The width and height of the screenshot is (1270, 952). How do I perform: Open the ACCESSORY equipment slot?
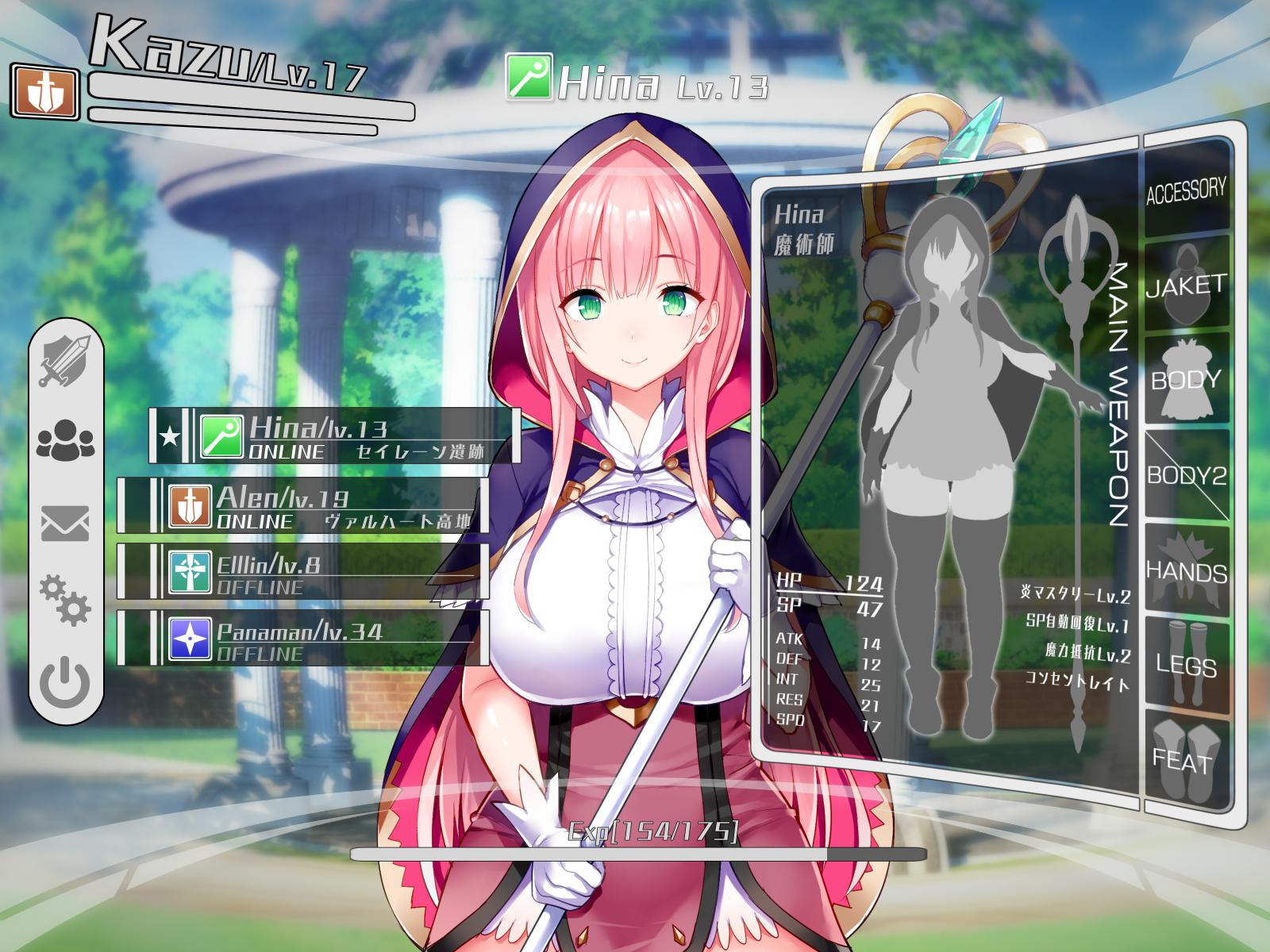[x=1186, y=189]
